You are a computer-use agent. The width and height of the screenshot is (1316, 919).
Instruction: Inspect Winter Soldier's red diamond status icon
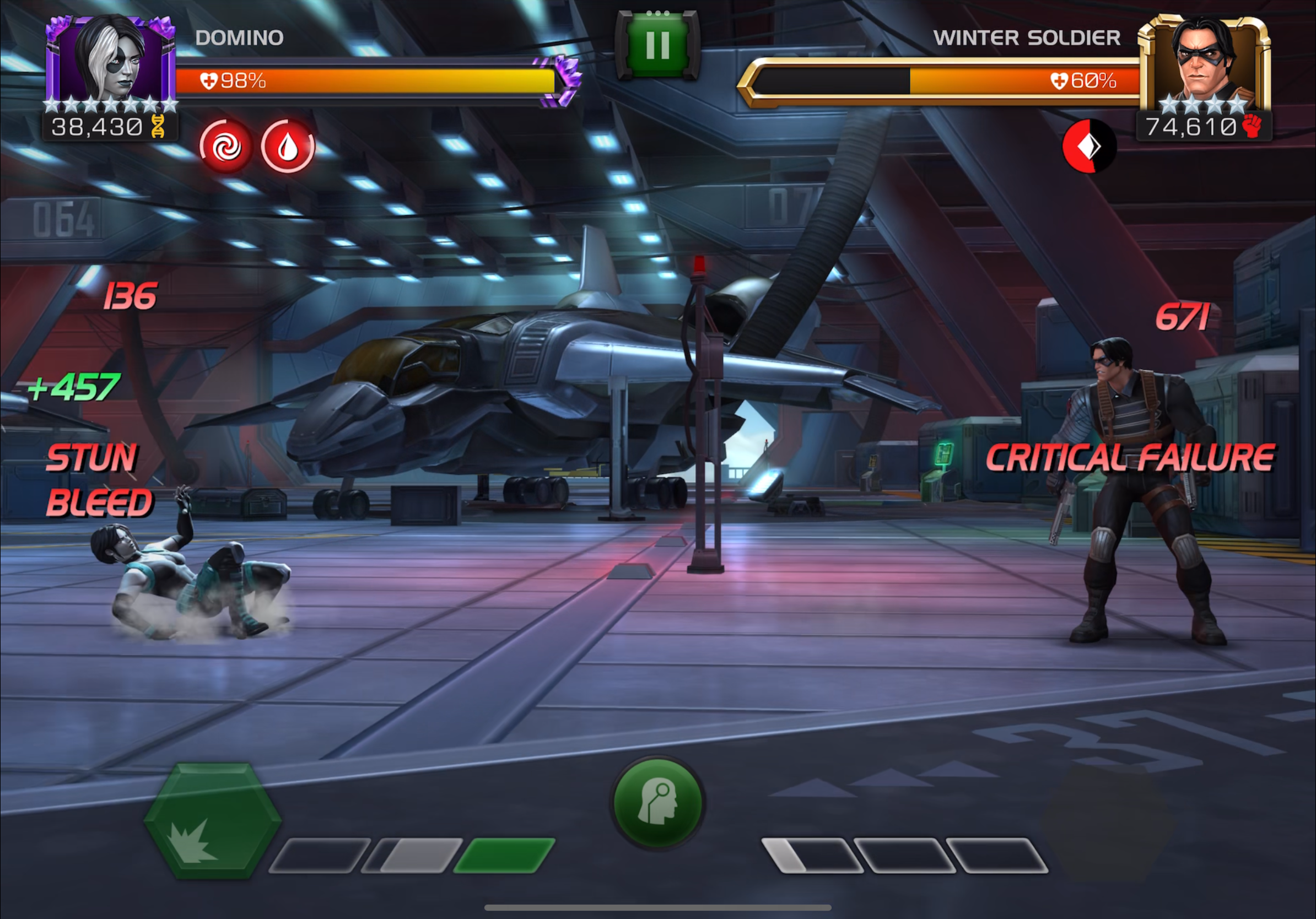point(1089,146)
